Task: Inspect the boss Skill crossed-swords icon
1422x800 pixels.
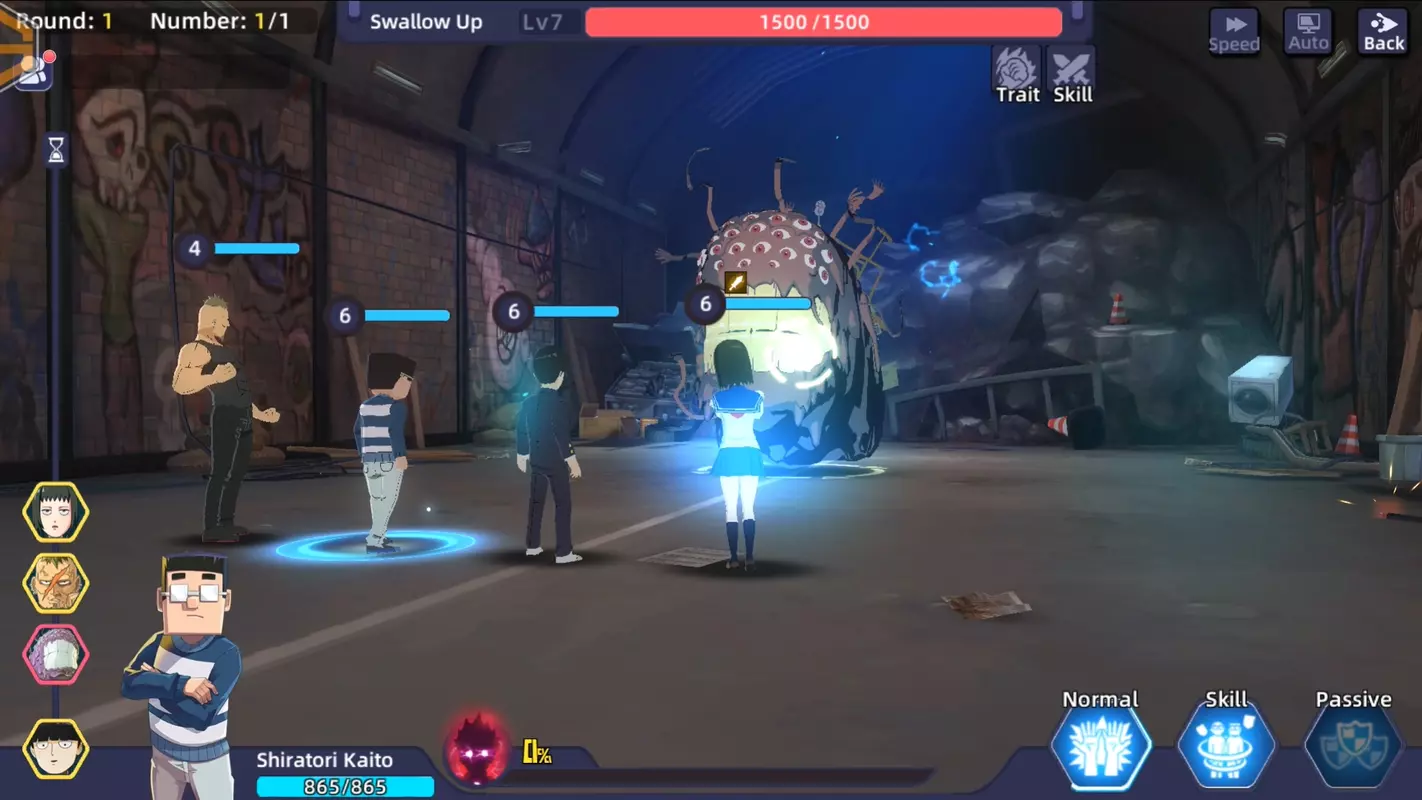Action: [x=1071, y=68]
